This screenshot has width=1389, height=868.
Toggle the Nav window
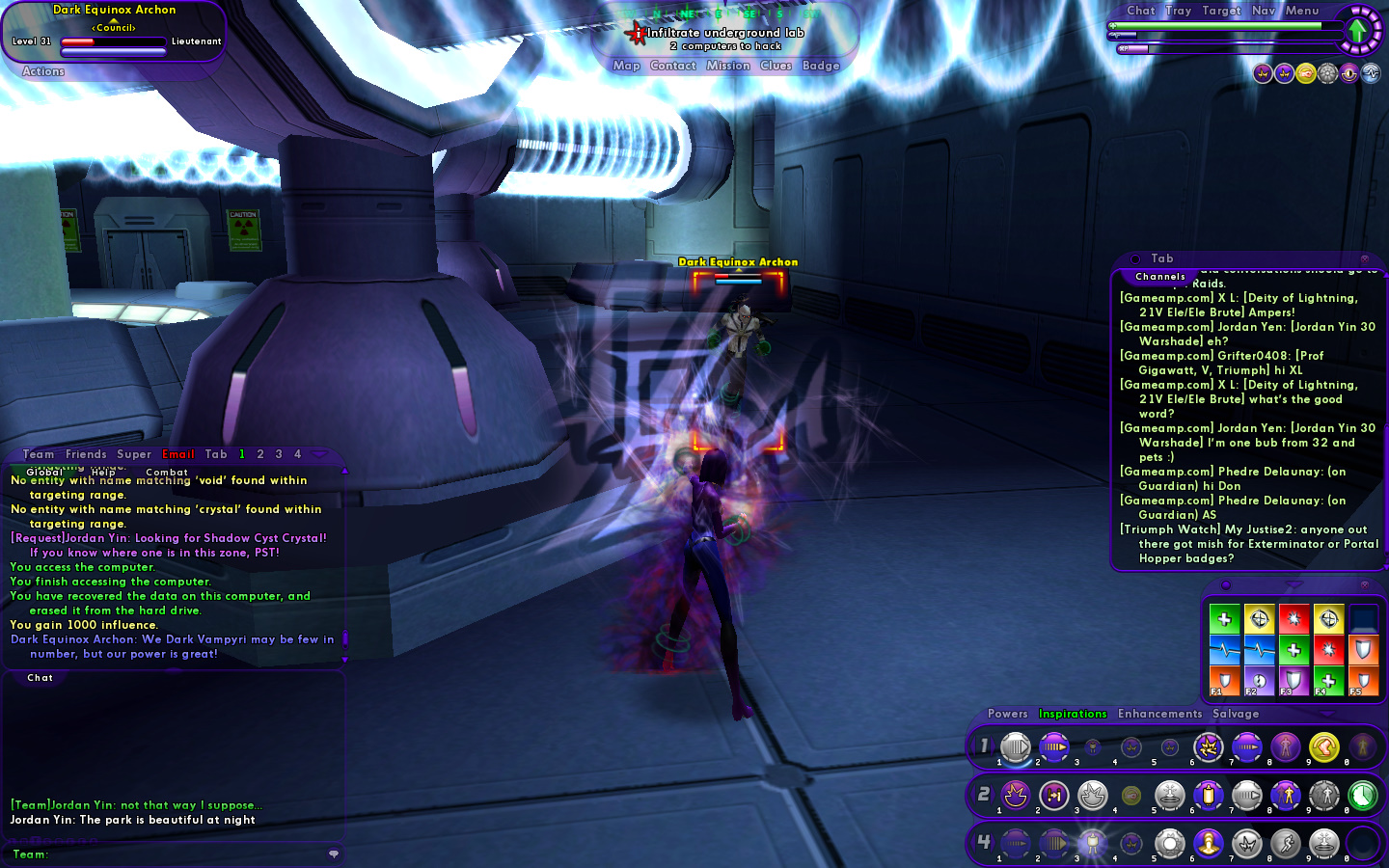(x=1263, y=11)
